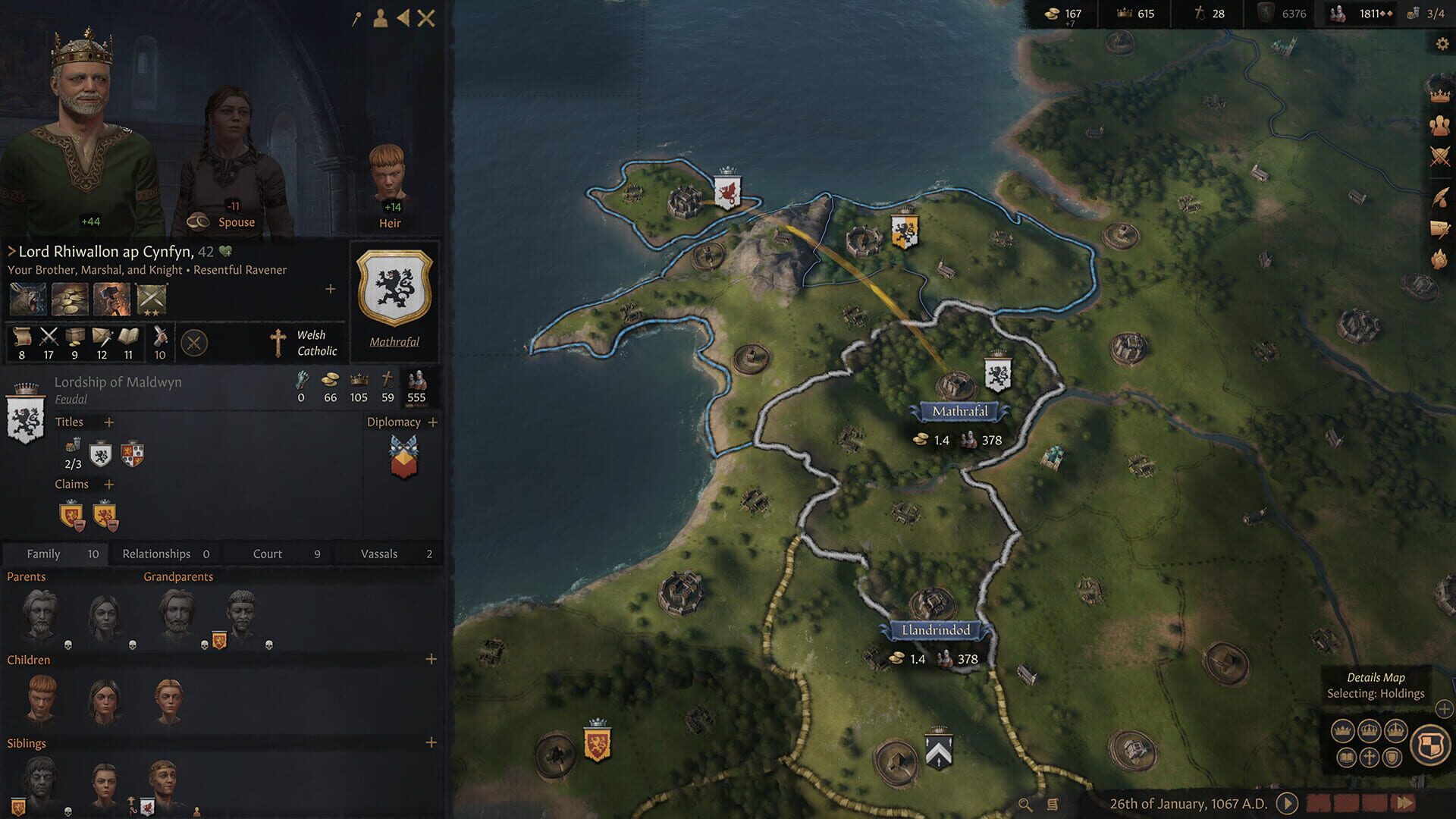Screen dimensions: 1456x819
Task: Click the Mathrafal title link under the shield
Action: click(x=394, y=341)
